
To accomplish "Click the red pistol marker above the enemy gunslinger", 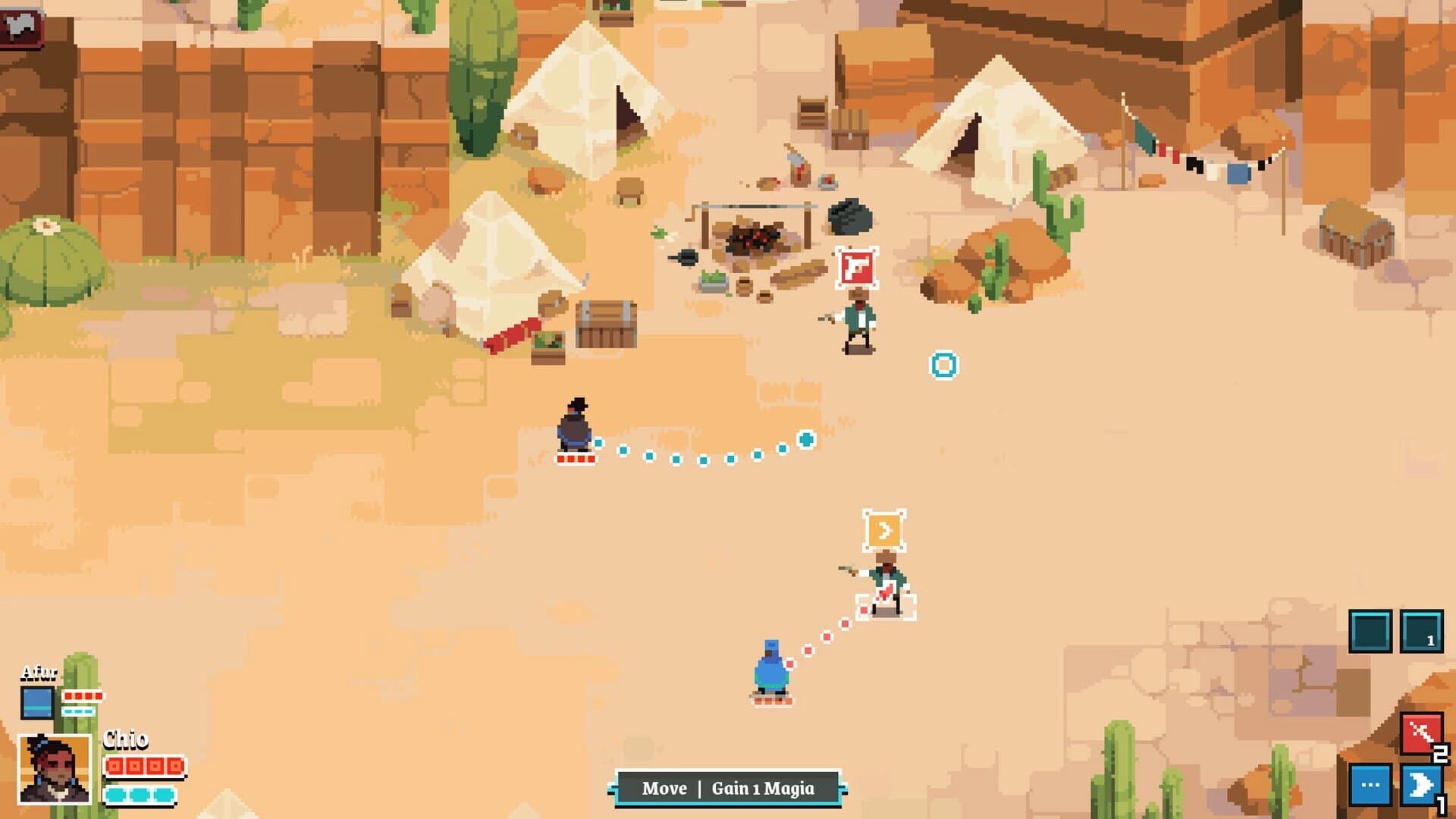I will (x=856, y=267).
